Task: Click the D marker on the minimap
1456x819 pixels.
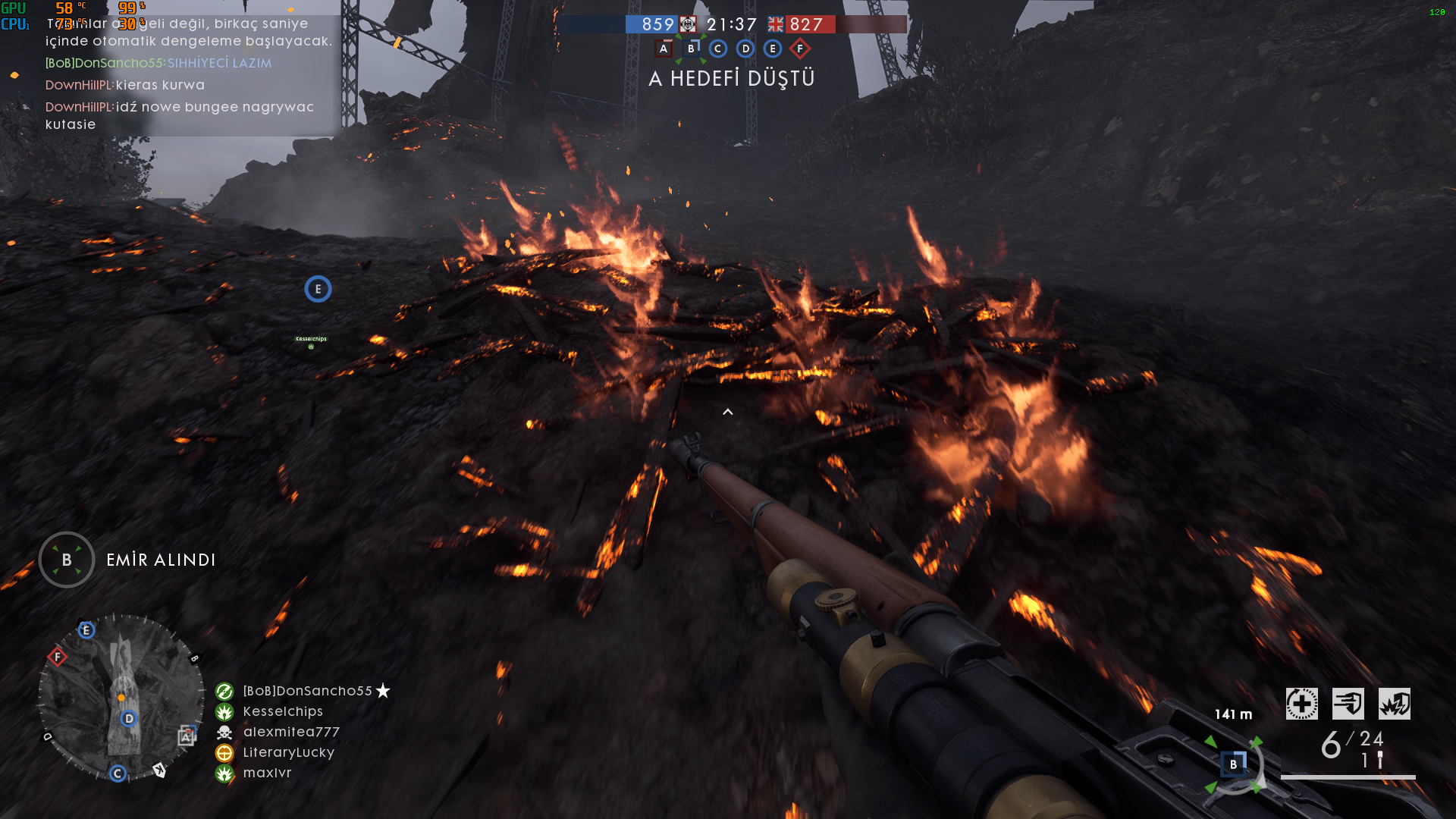Action: pos(129,718)
